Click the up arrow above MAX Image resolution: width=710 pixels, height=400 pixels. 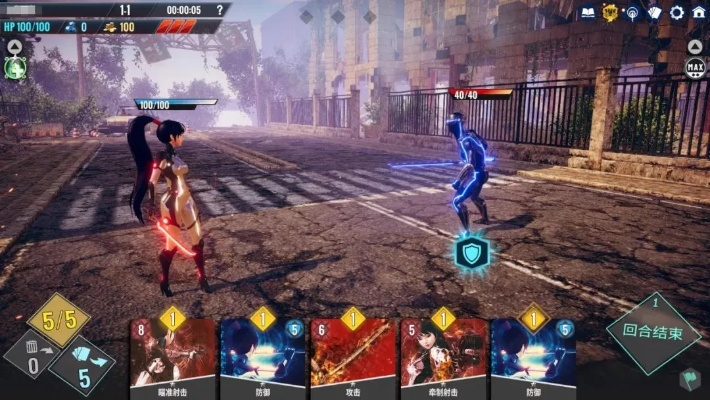pos(695,46)
